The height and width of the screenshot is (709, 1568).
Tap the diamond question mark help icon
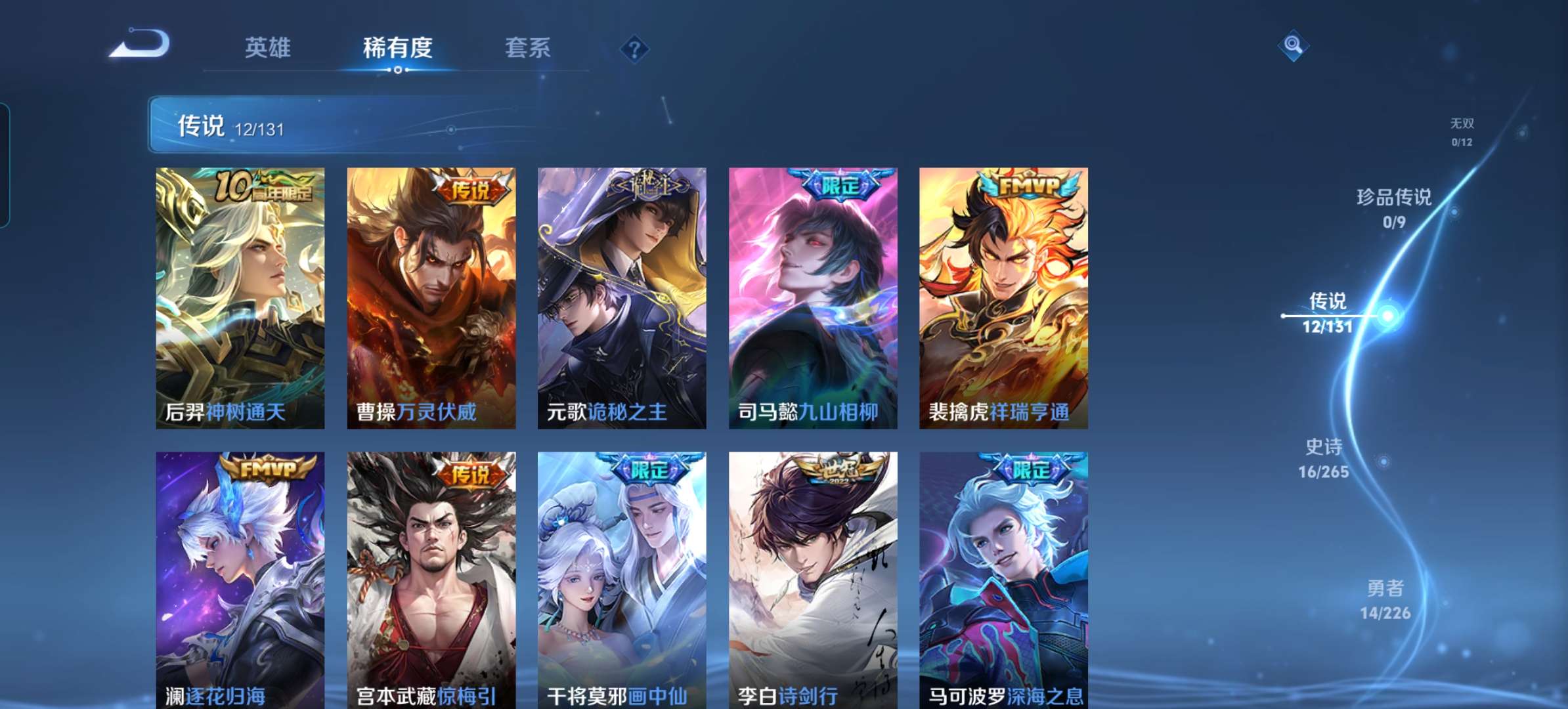coord(634,49)
